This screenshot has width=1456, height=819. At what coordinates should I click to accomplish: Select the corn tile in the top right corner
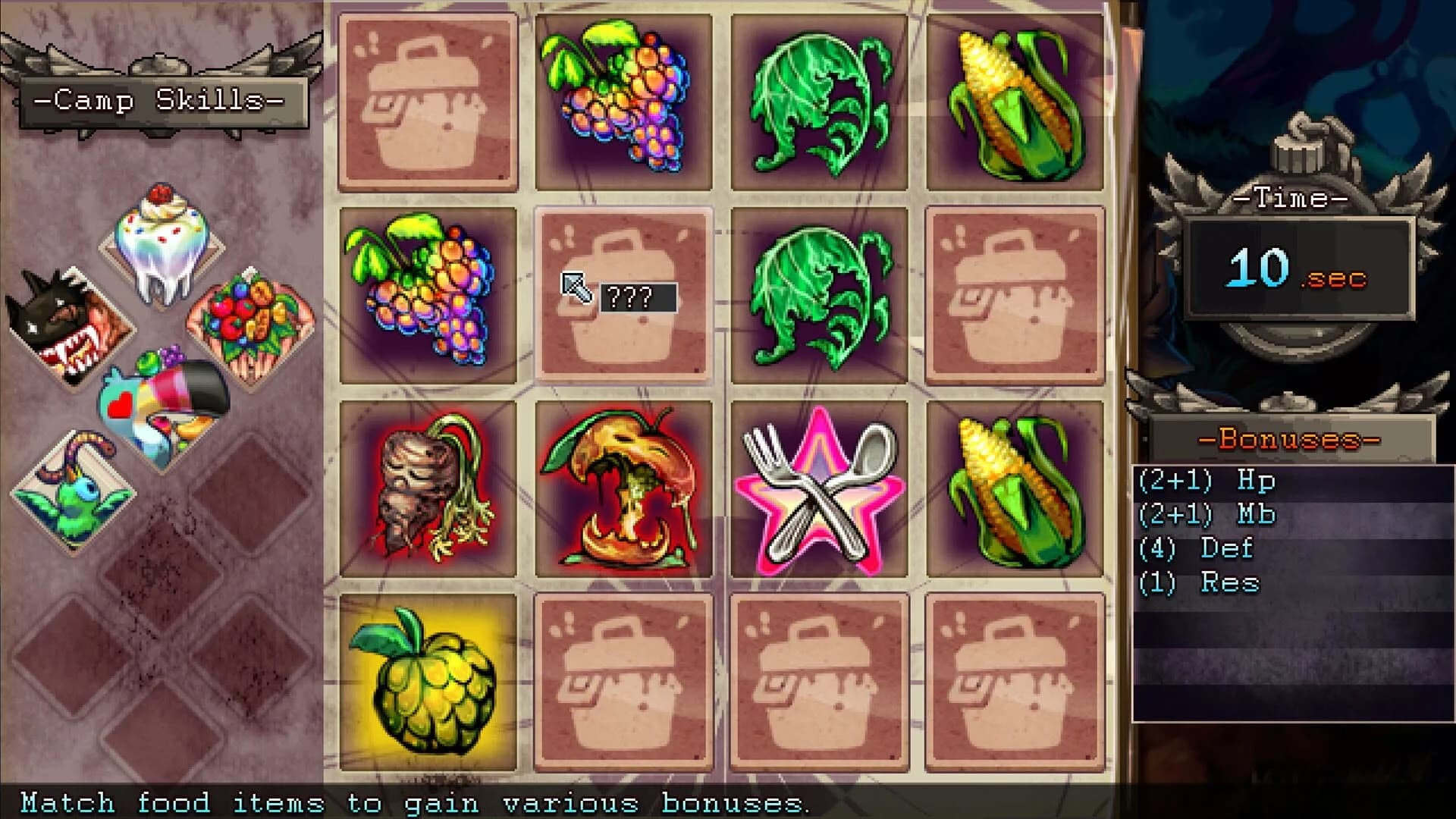pos(1012,99)
